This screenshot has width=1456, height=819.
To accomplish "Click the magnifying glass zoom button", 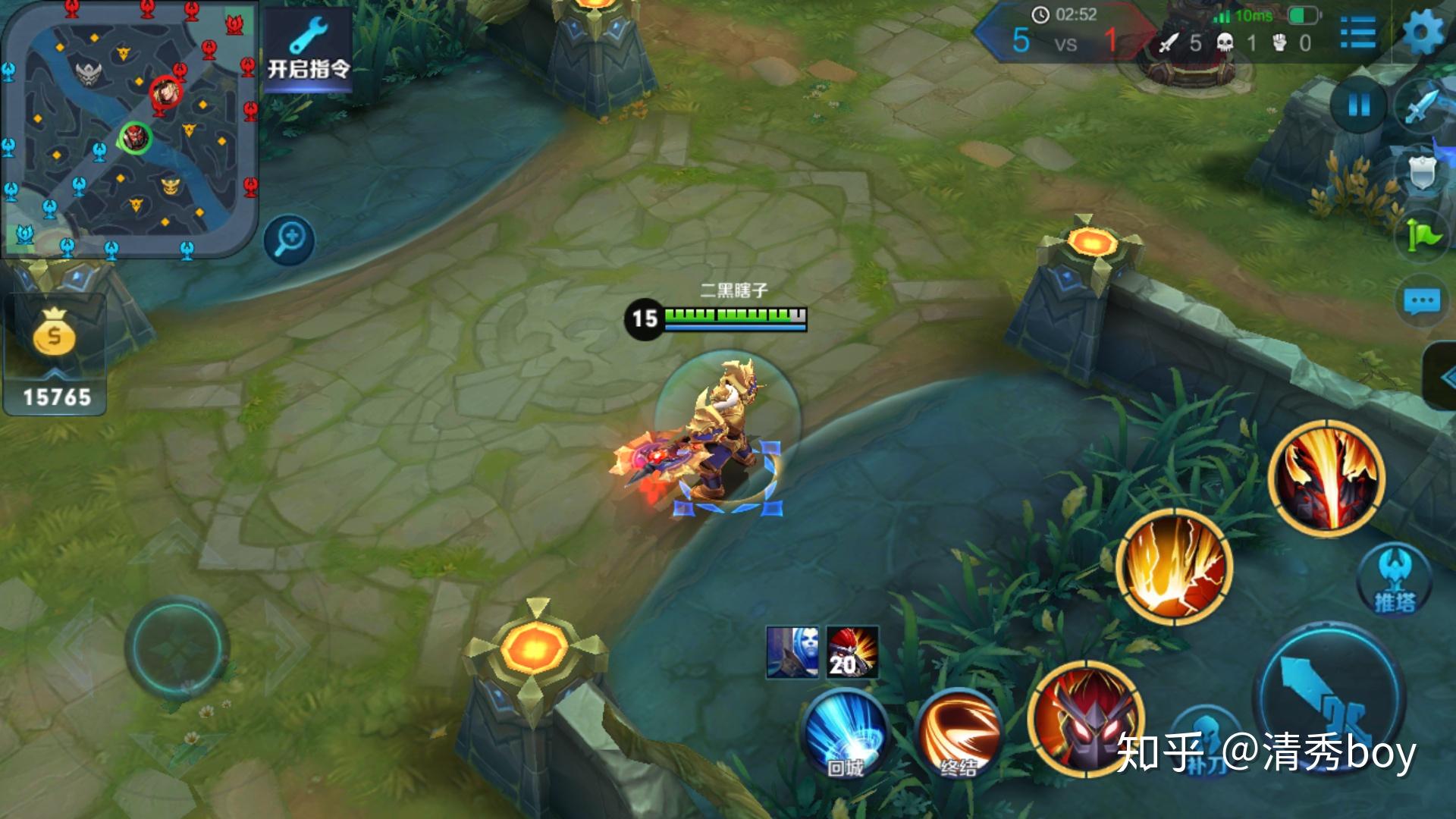I will click(289, 240).
